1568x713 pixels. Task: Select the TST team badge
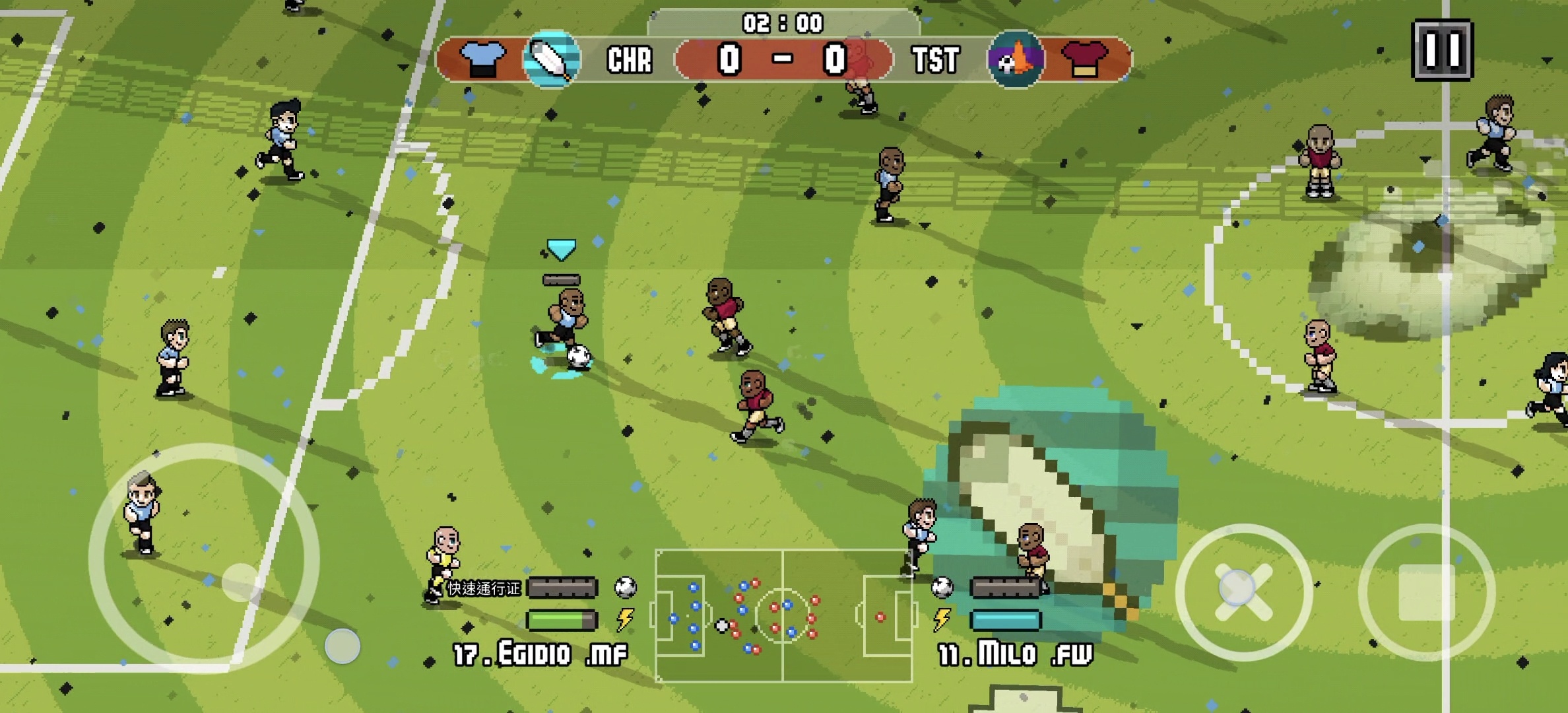(1016, 59)
